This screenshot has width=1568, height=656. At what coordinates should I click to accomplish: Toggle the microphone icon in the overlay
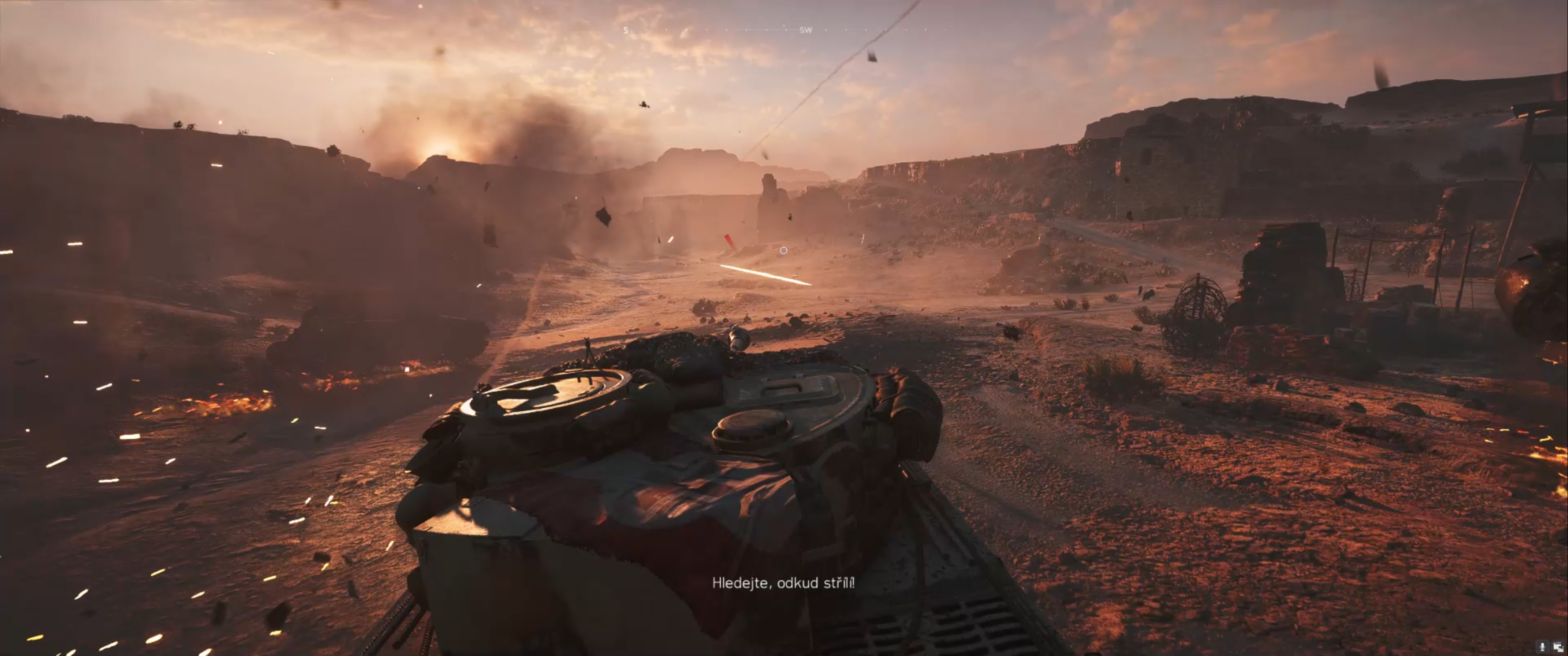coord(1542,647)
